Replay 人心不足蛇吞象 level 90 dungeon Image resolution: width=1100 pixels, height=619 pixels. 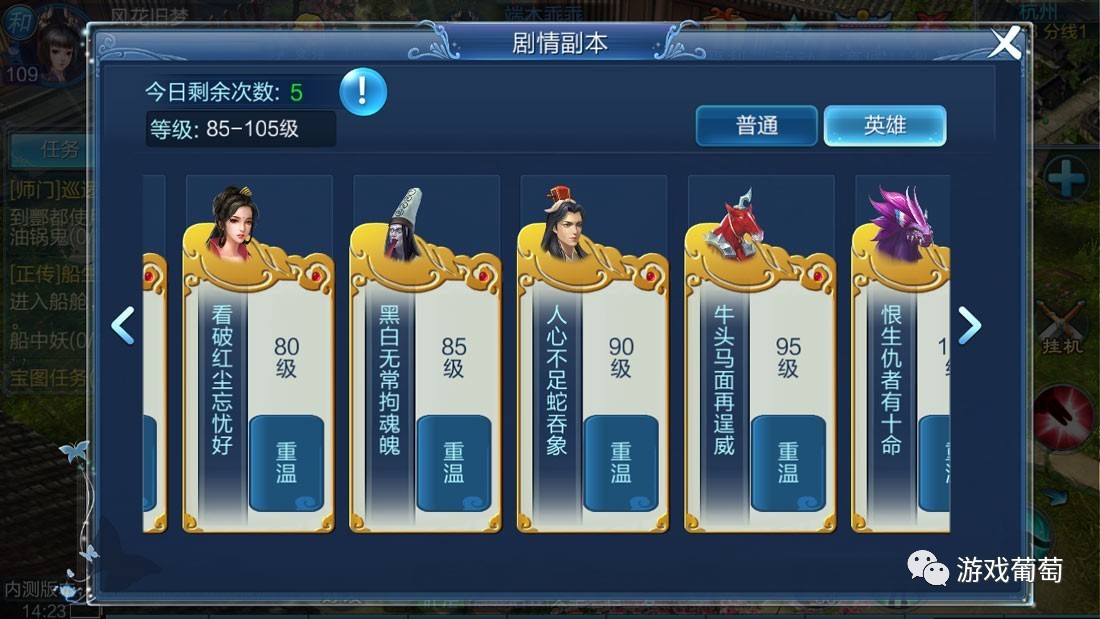(621, 463)
